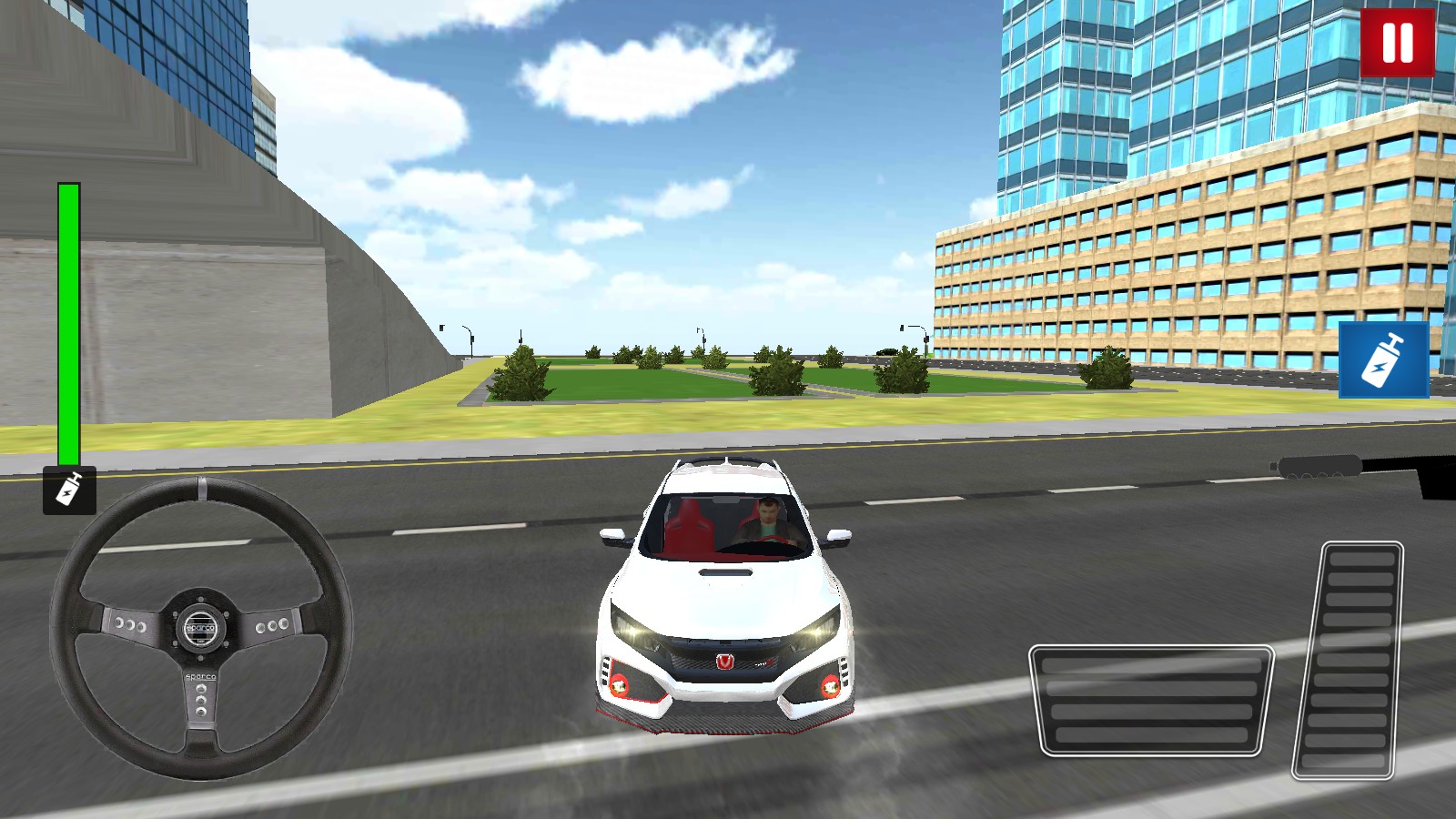Tap the white pause bars icon
Image resolution: width=1456 pixels, height=819 pixels.
coord(1396,40)
